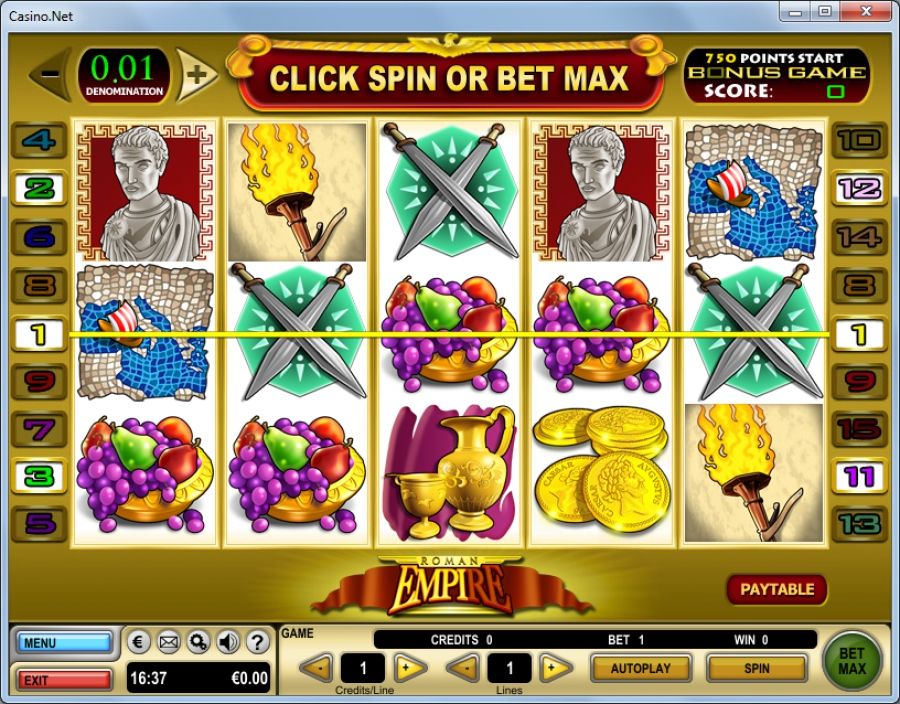
Task: Start Autoplay mode
Action: pos(640,667)
